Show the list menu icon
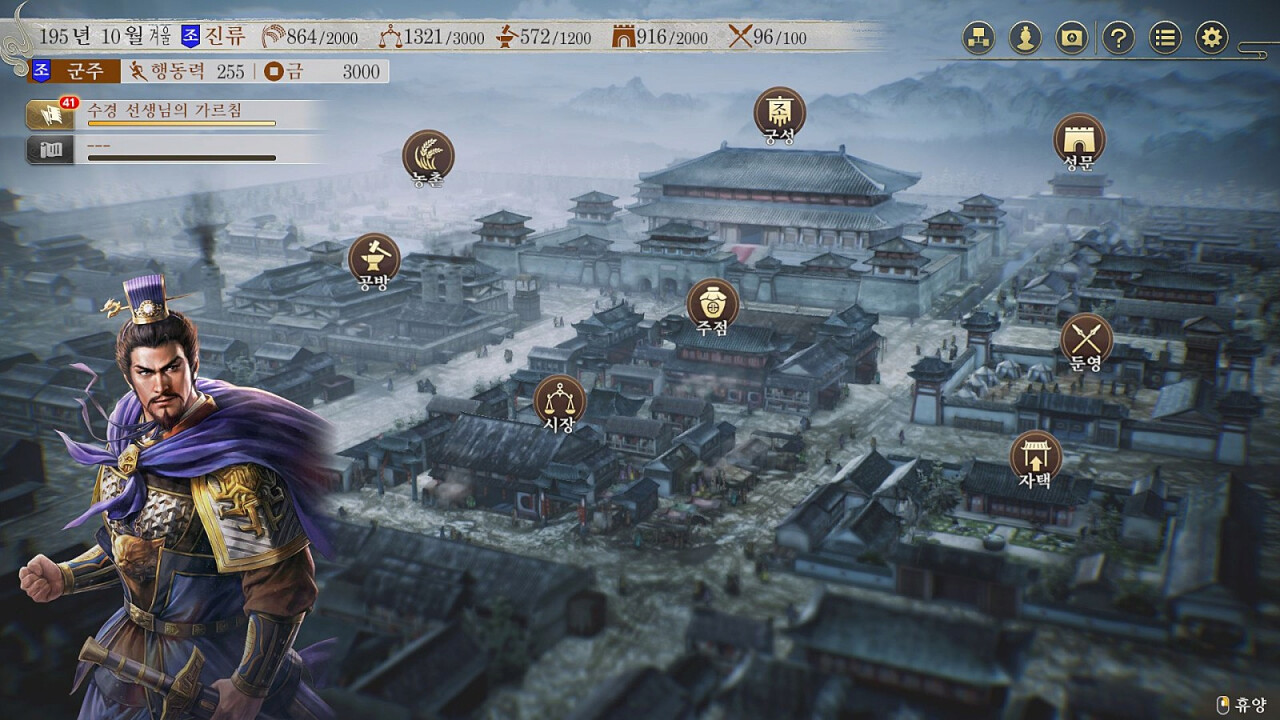Viewport: 1280px width, 720px height. [x=1165, y=38]
